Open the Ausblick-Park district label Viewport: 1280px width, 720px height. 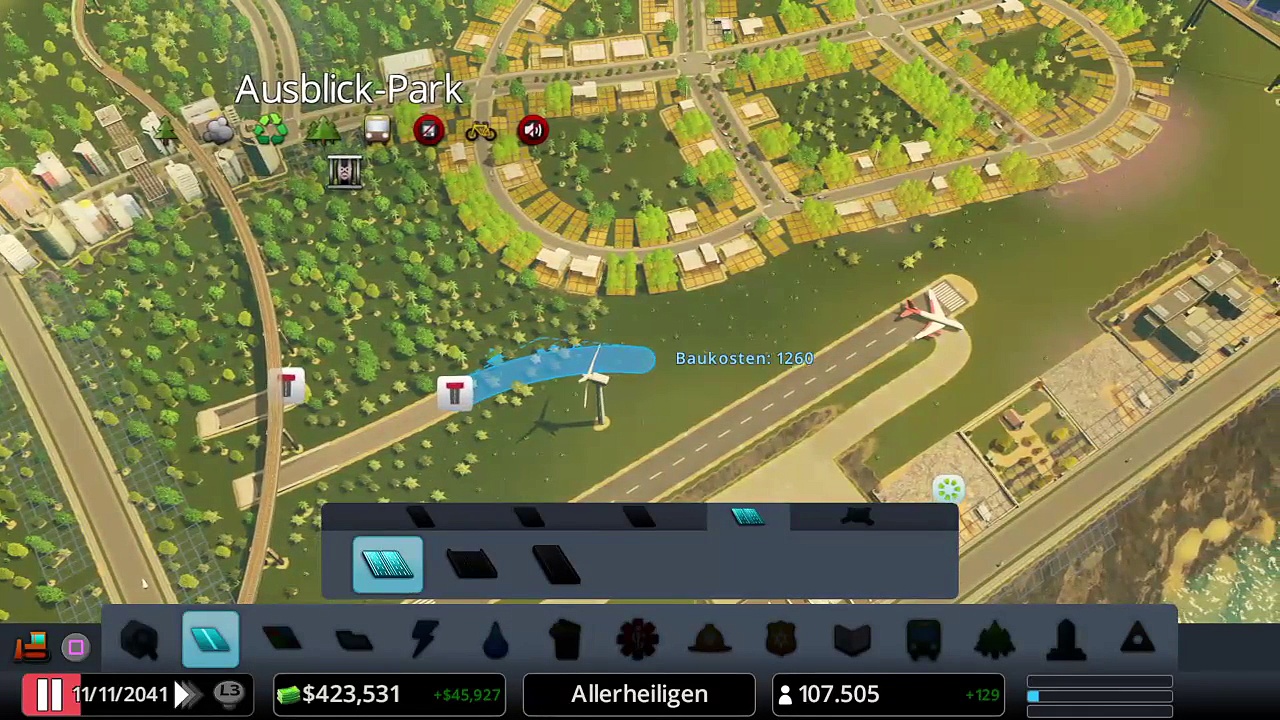[x=349, y=90]
